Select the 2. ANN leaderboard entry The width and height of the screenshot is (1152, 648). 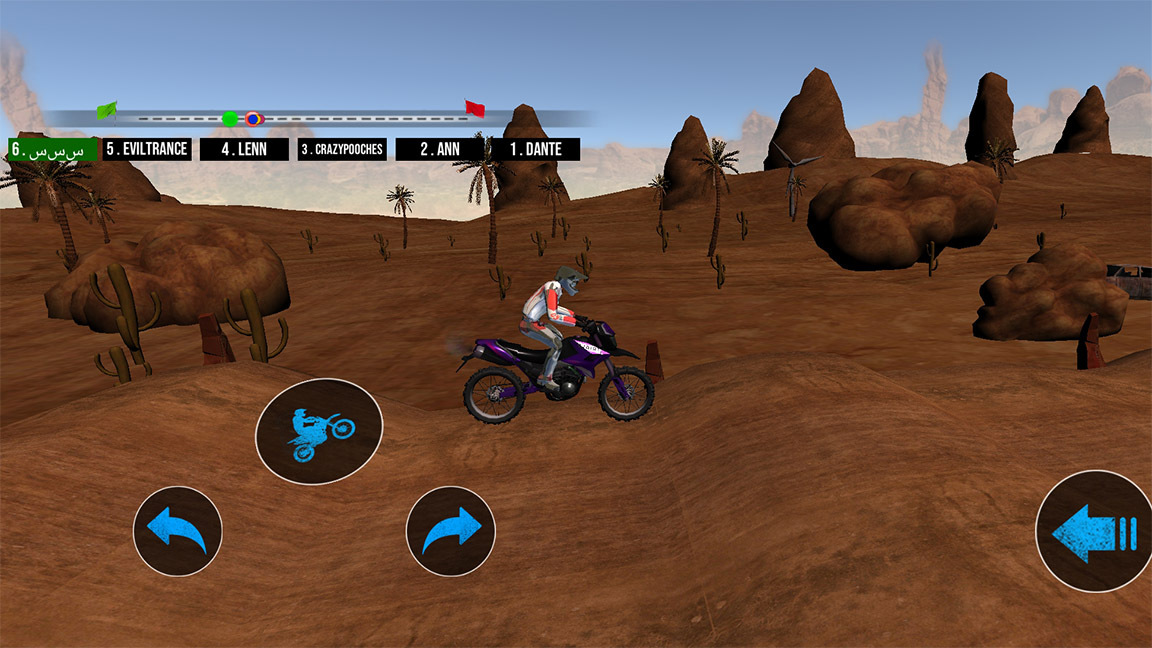pyautogui.click(x=439, y=149)
